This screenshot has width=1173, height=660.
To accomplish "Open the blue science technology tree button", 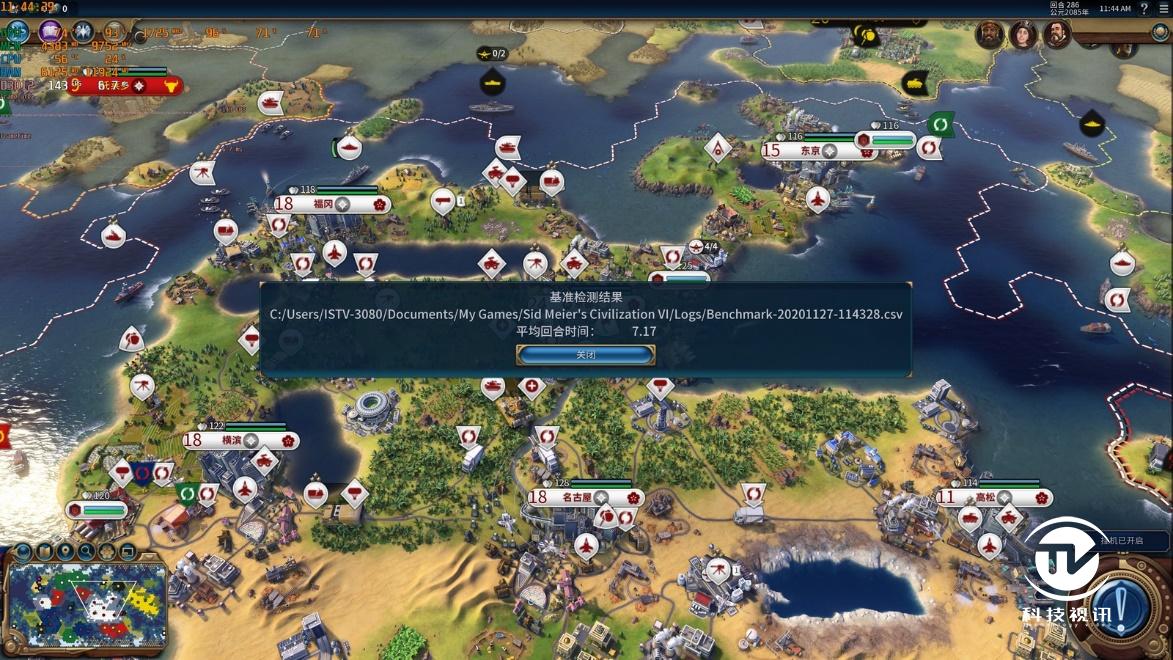I will coord(16,32).
